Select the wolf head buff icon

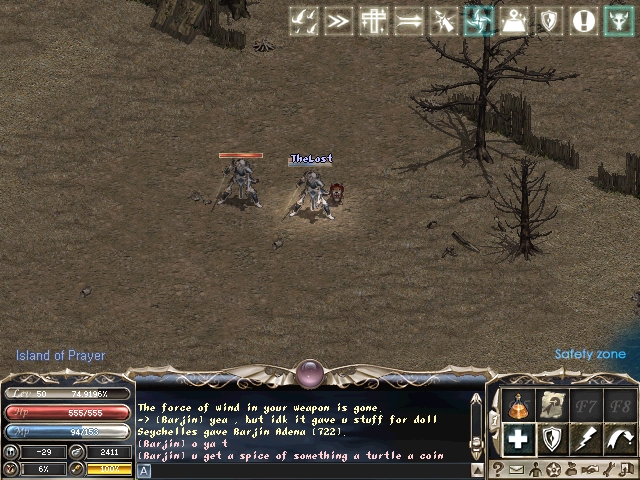tap(619, 21)
